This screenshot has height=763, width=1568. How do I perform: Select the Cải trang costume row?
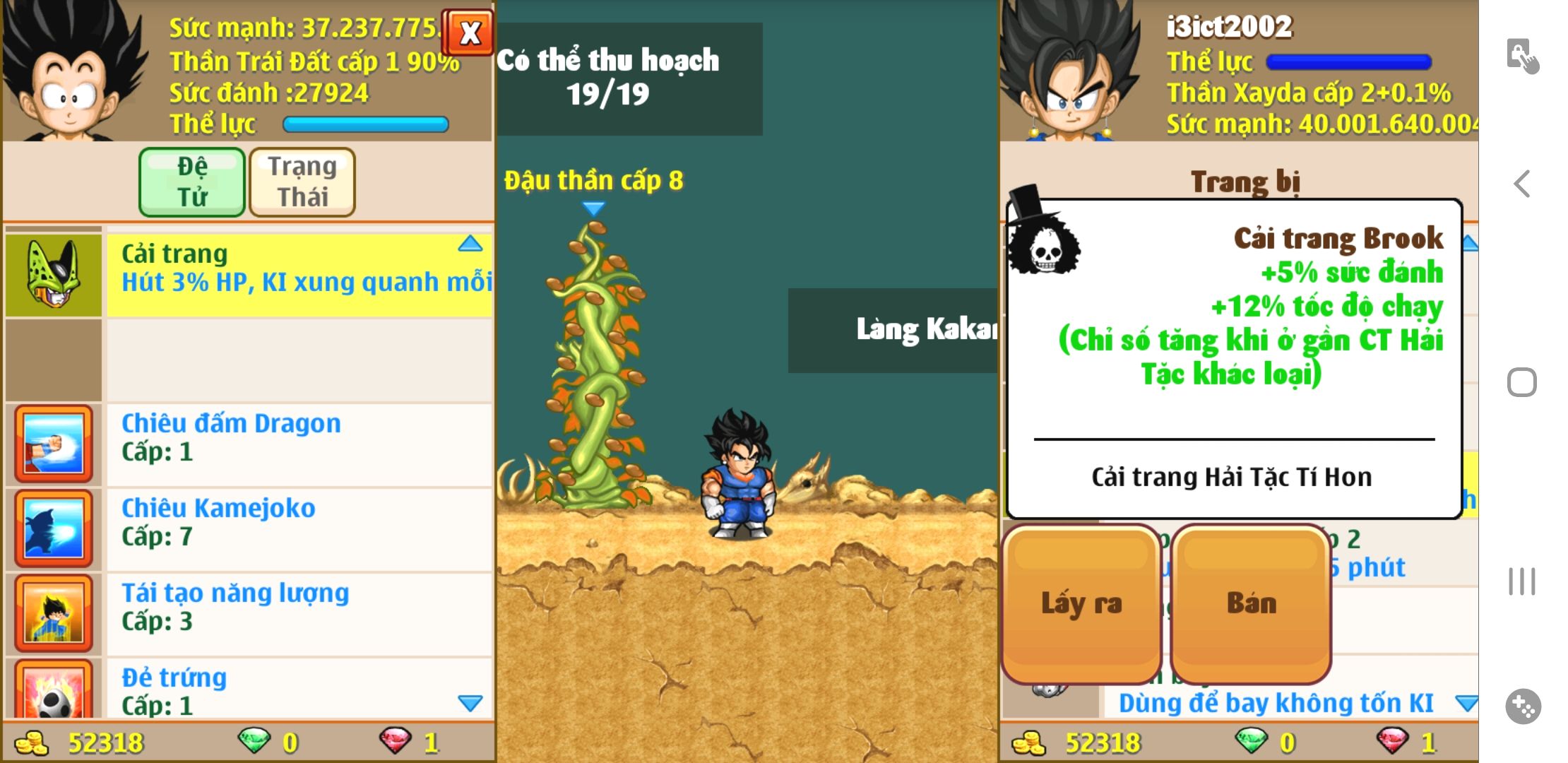(x=298, y=275)
